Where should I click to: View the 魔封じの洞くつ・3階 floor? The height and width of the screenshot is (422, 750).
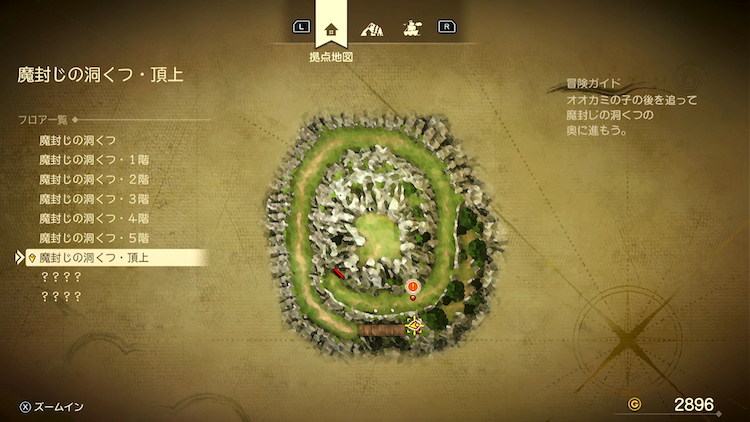tap(92, 198)
